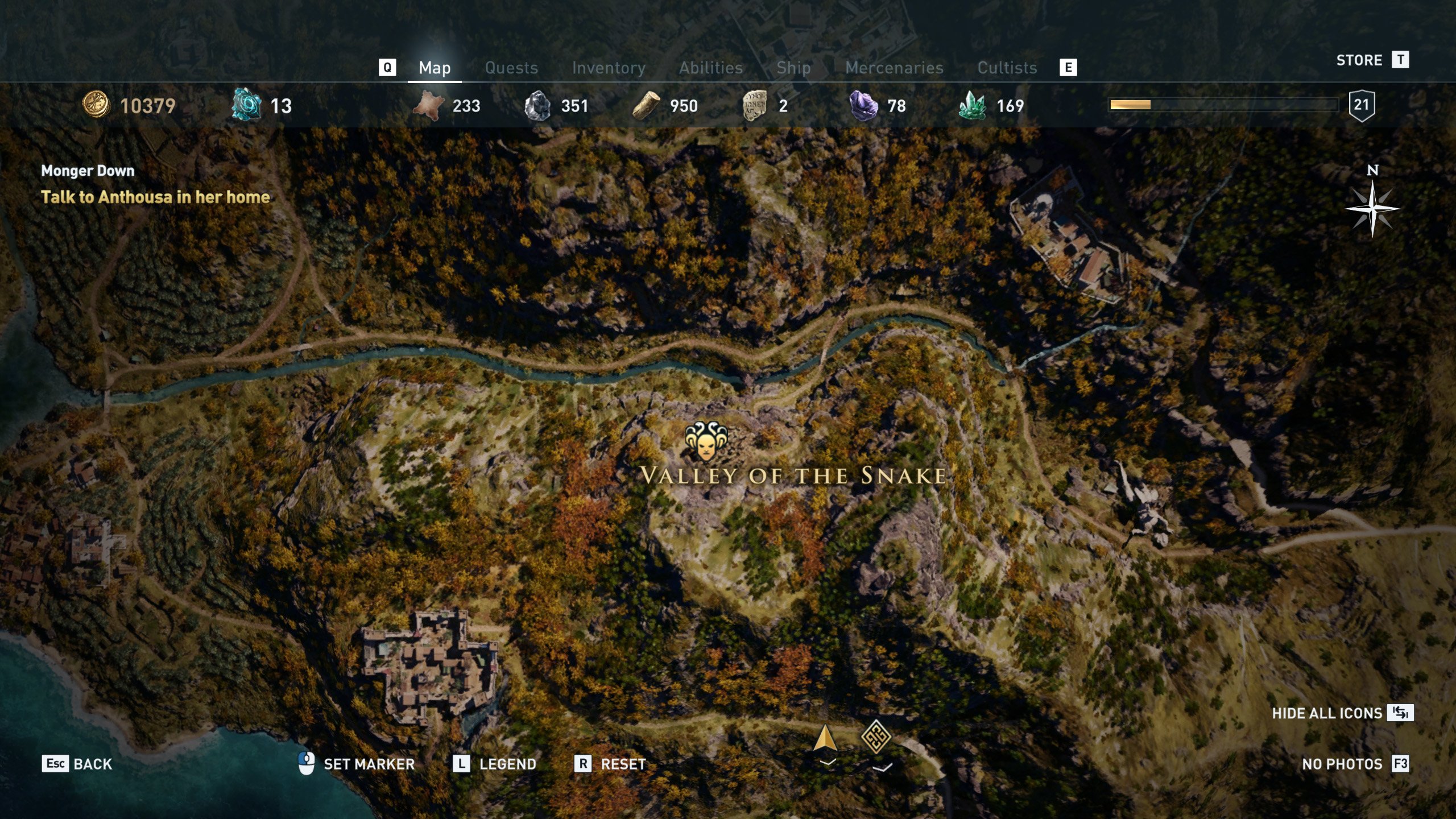Click the precious gems resource icon
The height and width of the screenshot is (819, 1456).
pyautogui.click(x=974, y=105)
